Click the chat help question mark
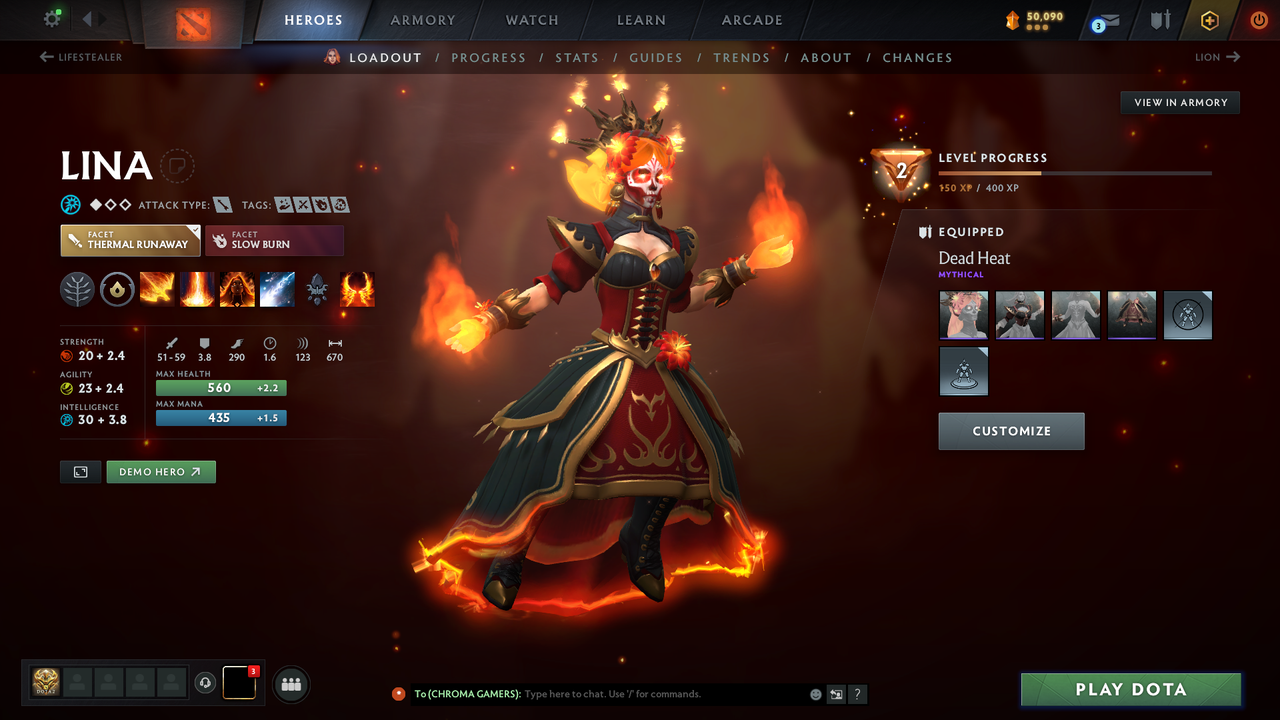This screenshot has height=720, width=1280. (857, 693)
